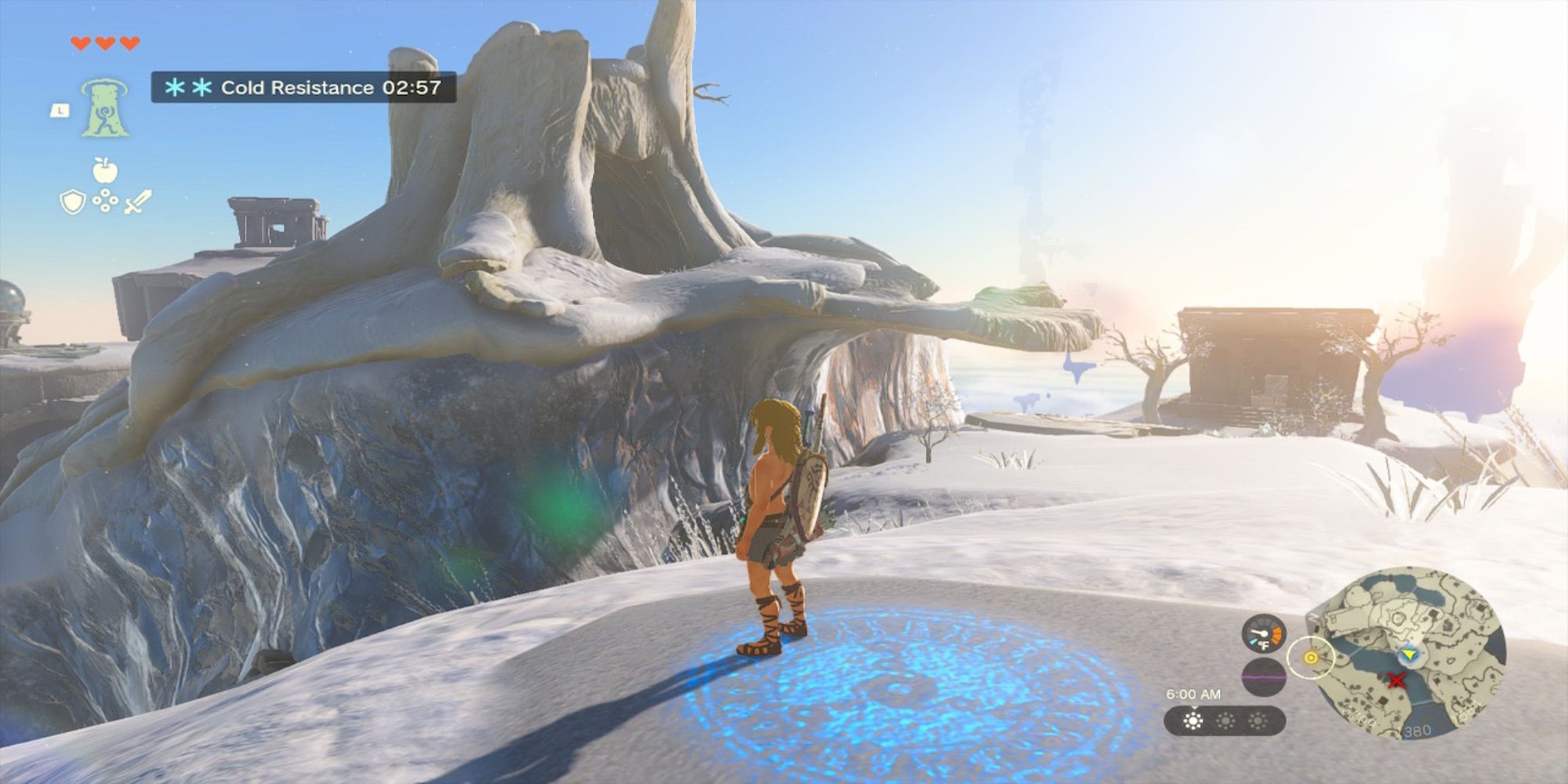Viewport: 1568px width, 784px height.
Task: Click the first snowflake on the Cold Resistance banner
Action: 176,87
